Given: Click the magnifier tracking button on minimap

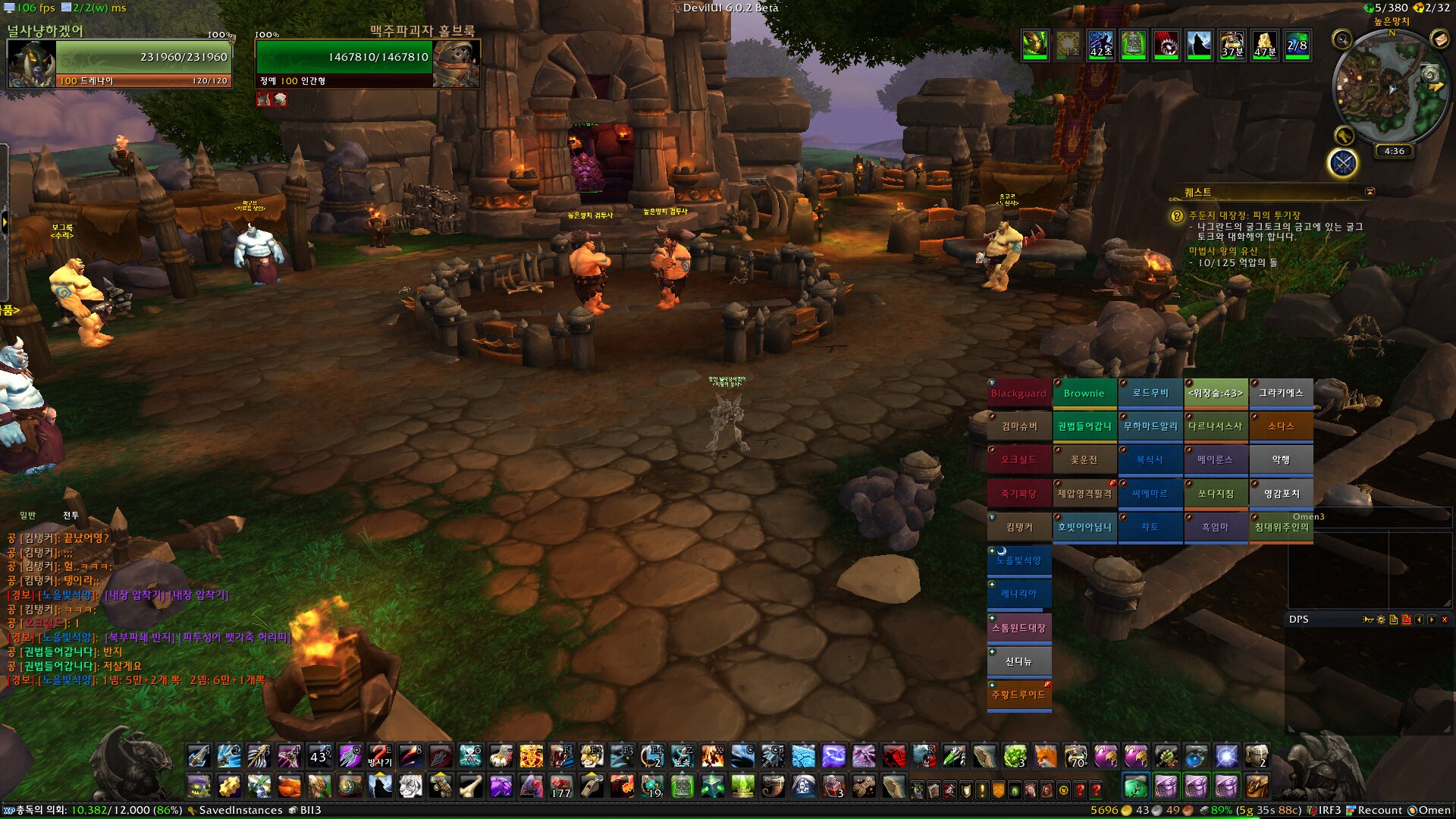Looking at the screenshot, I should pos(1342,39).
